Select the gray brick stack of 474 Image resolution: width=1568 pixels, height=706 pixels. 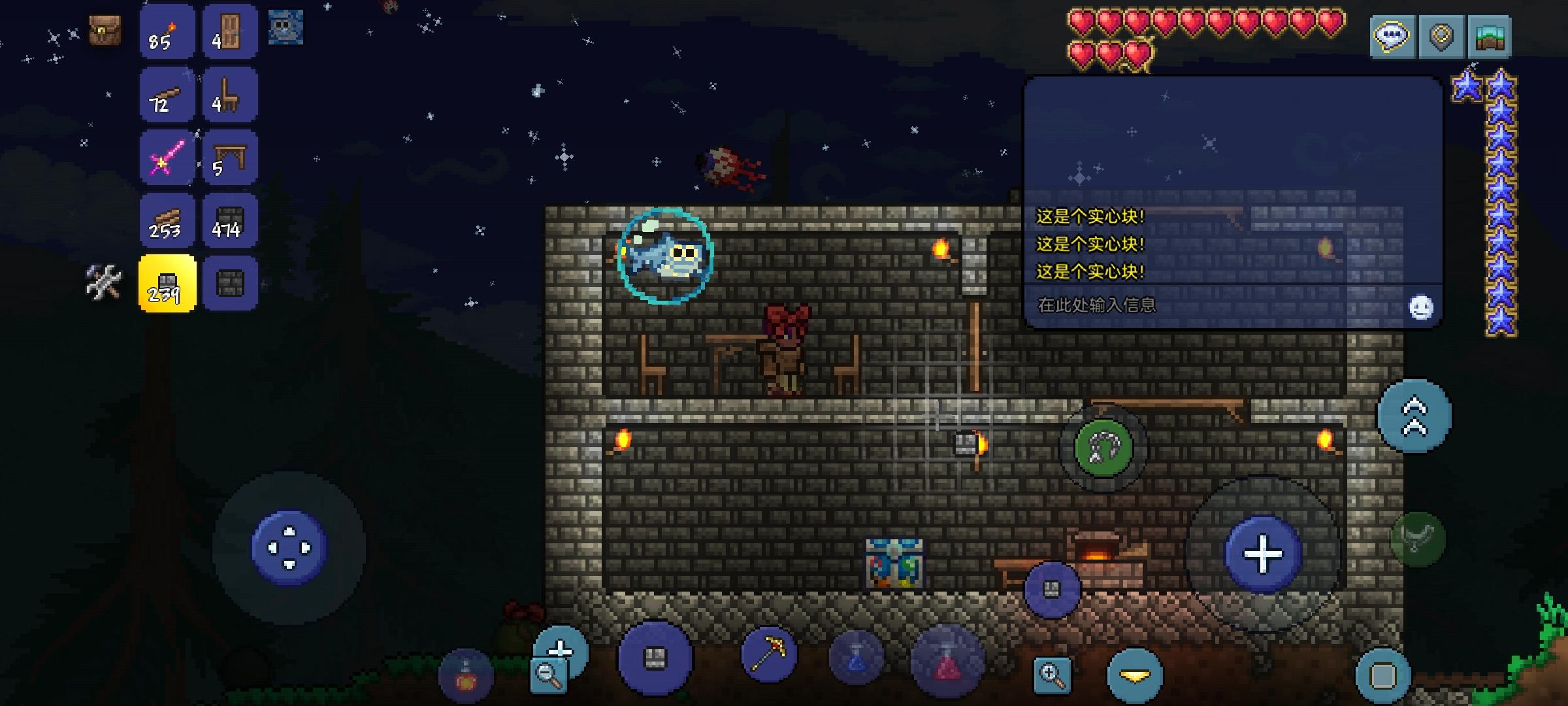tap(229, 221)
